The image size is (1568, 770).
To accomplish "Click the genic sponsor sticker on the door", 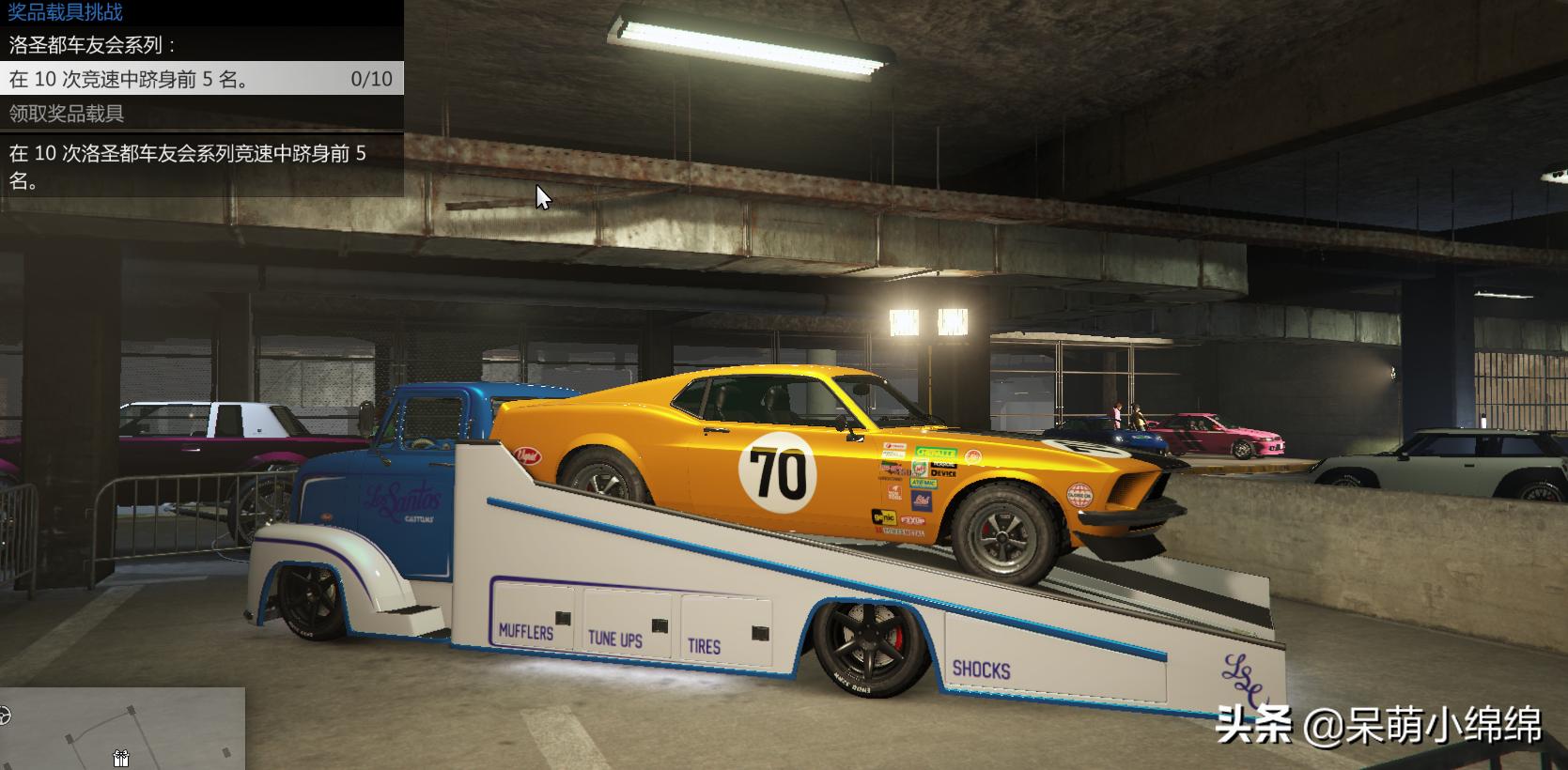I will click(x=884, y=516).
